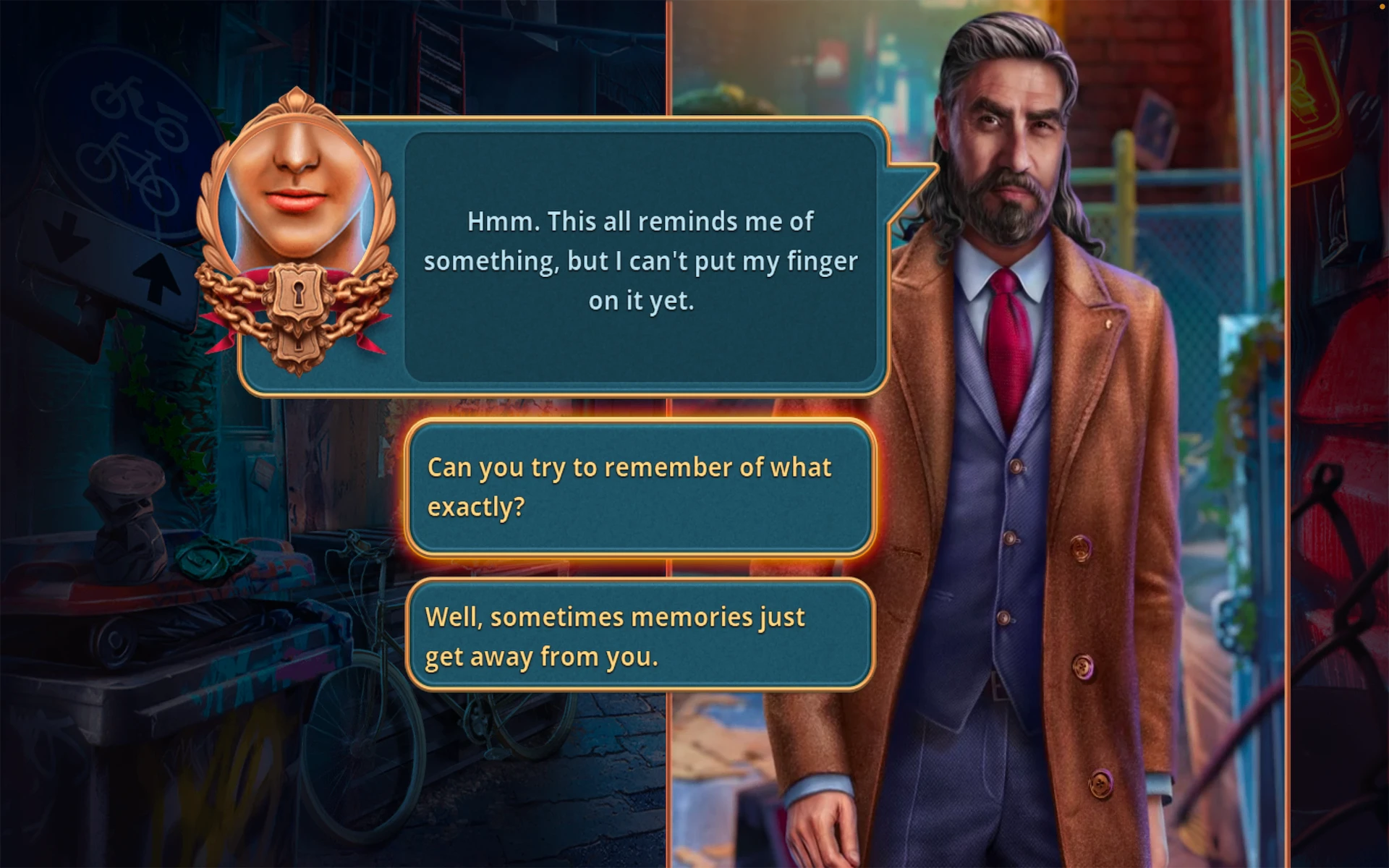Viewport: 1389px width, 868px height.
Task: Select "Well, sometimes memories just get away" reply
Action: click(640, 637)
